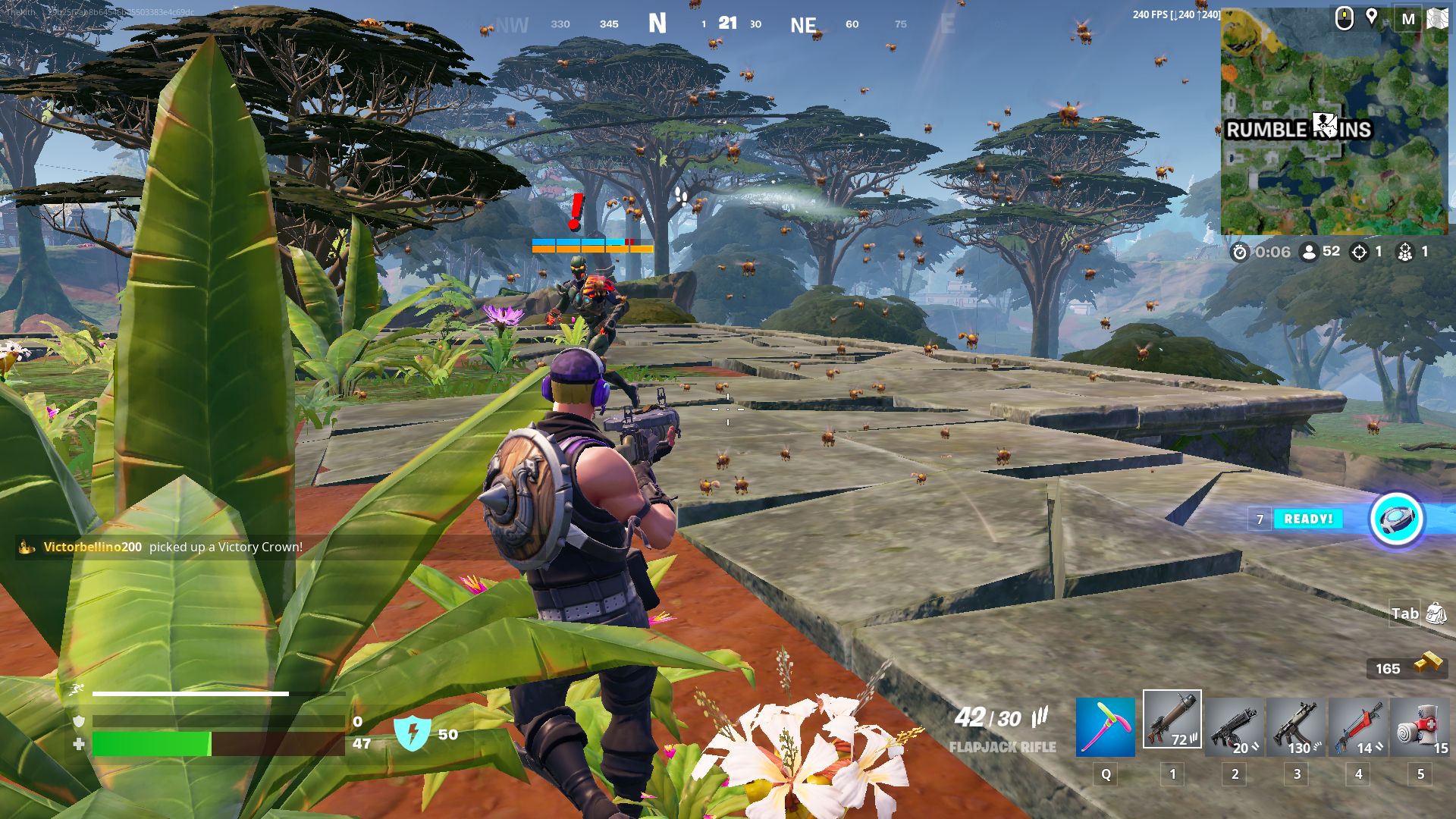This screenshot has height=819, width=1456.
Task: Select the pickaxe harvesting tool slot
Action: click(1105, 728)
